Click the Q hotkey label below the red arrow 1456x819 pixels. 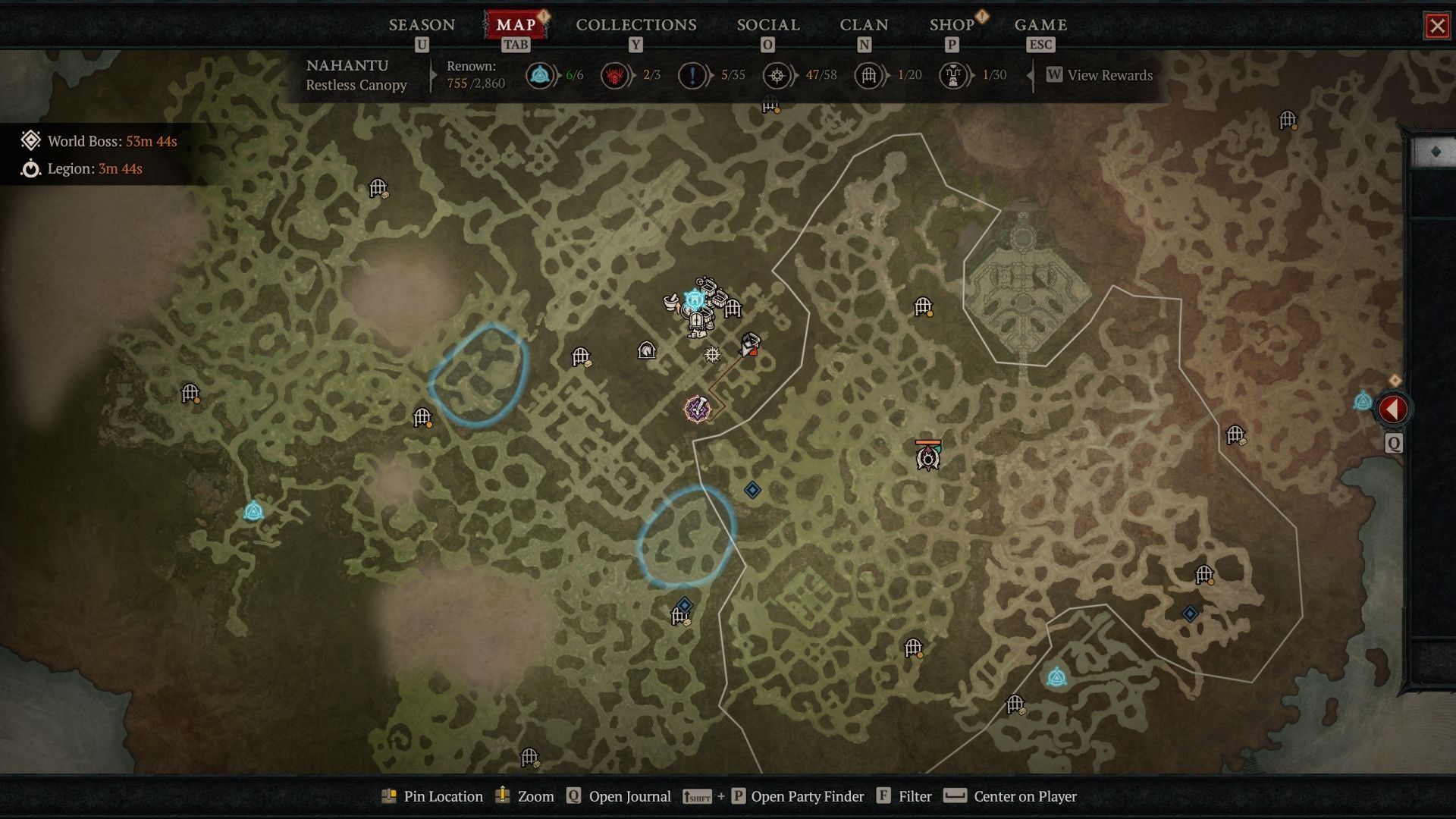click(x=1393, y=444)
